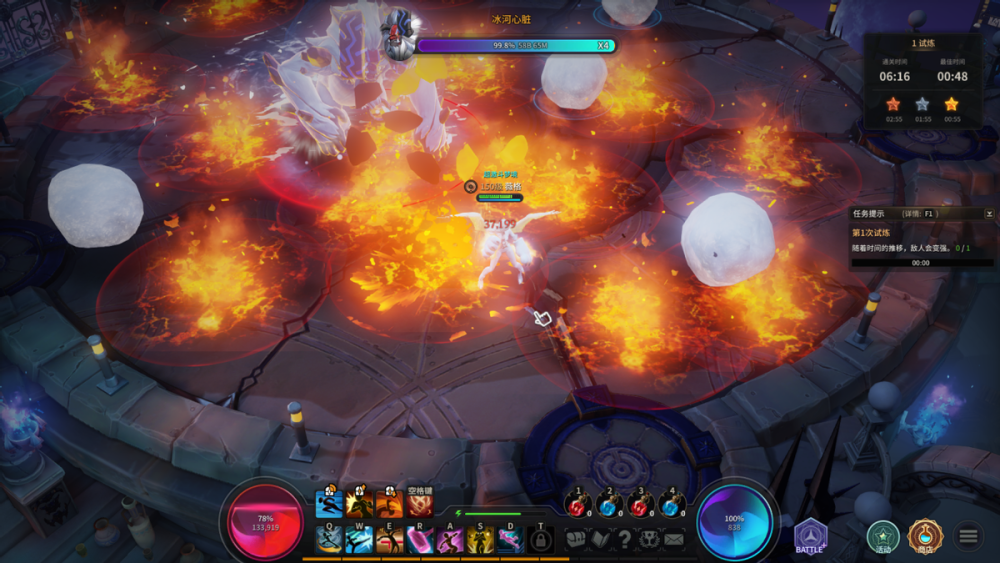The height and width of the screenshot is (563, 1000).
Task: Open the book journal icon
Action: (600, 539)
